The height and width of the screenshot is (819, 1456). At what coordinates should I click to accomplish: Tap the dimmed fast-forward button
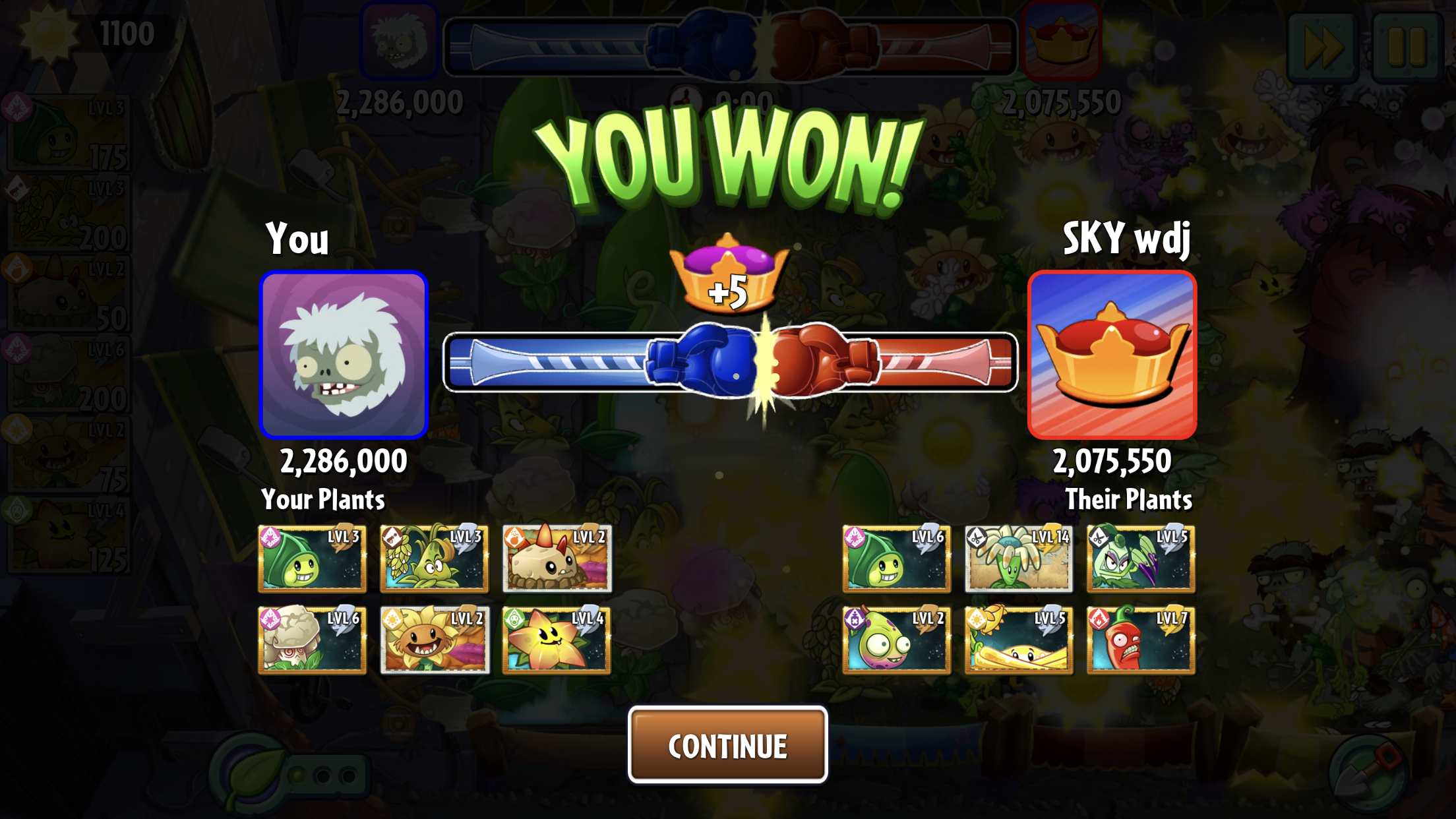point(1321,46)
